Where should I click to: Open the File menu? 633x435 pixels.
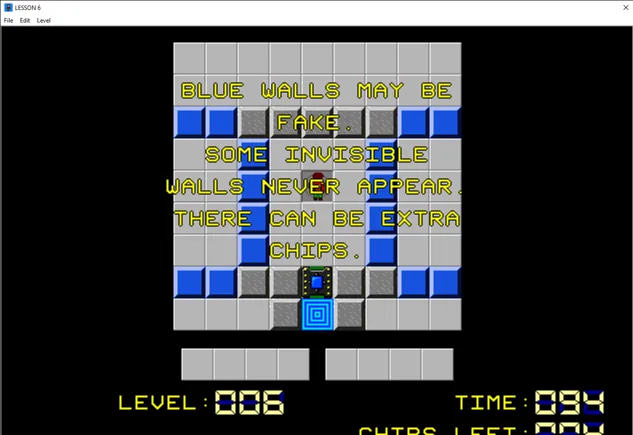tap(8, 20)
